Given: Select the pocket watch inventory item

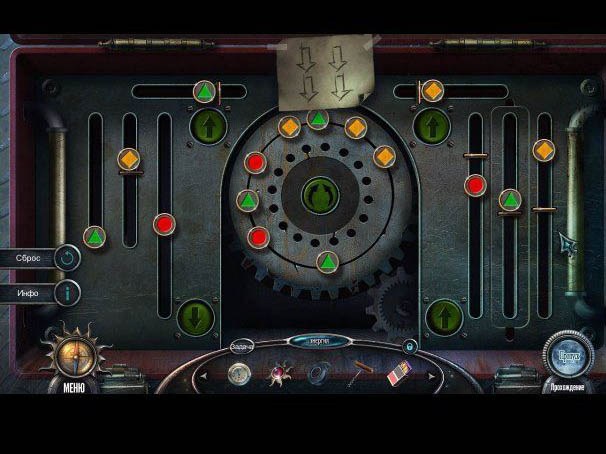Looking at the screenshot, I should 239,374.
